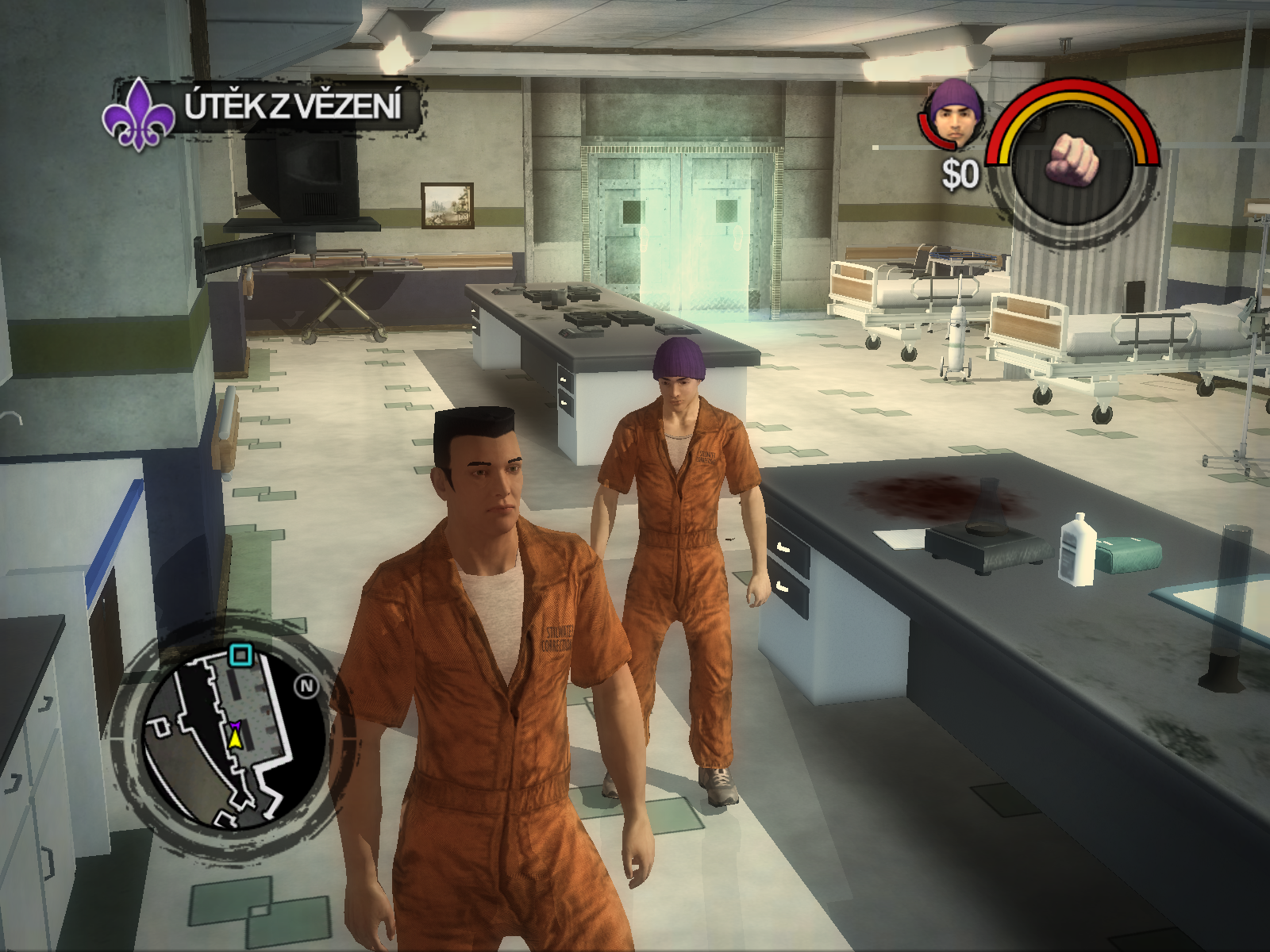
Task: Select the fist weapon icon
Action: (x=1072, y=159)
